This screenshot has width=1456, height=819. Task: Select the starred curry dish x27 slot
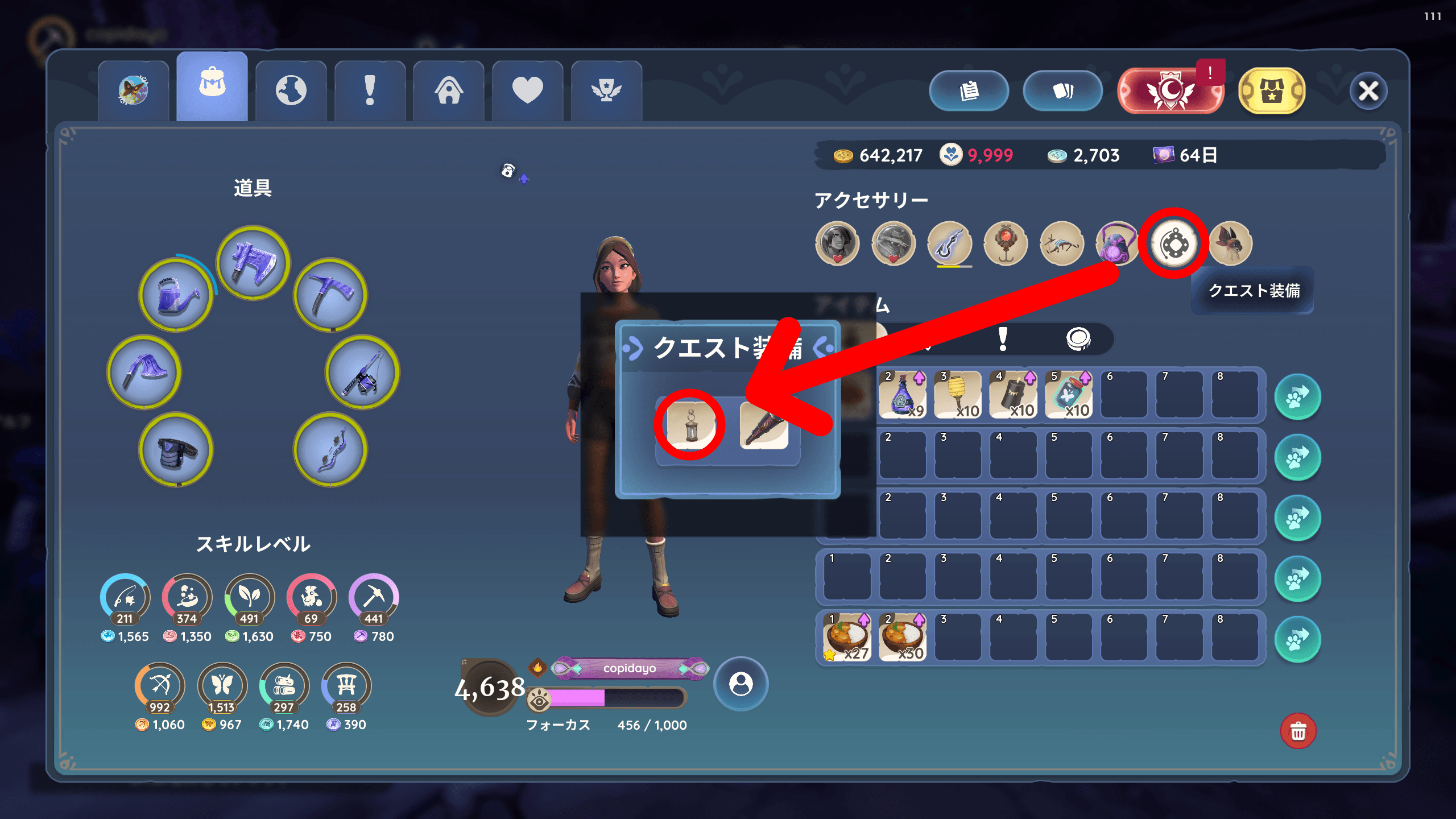[847, 638]
